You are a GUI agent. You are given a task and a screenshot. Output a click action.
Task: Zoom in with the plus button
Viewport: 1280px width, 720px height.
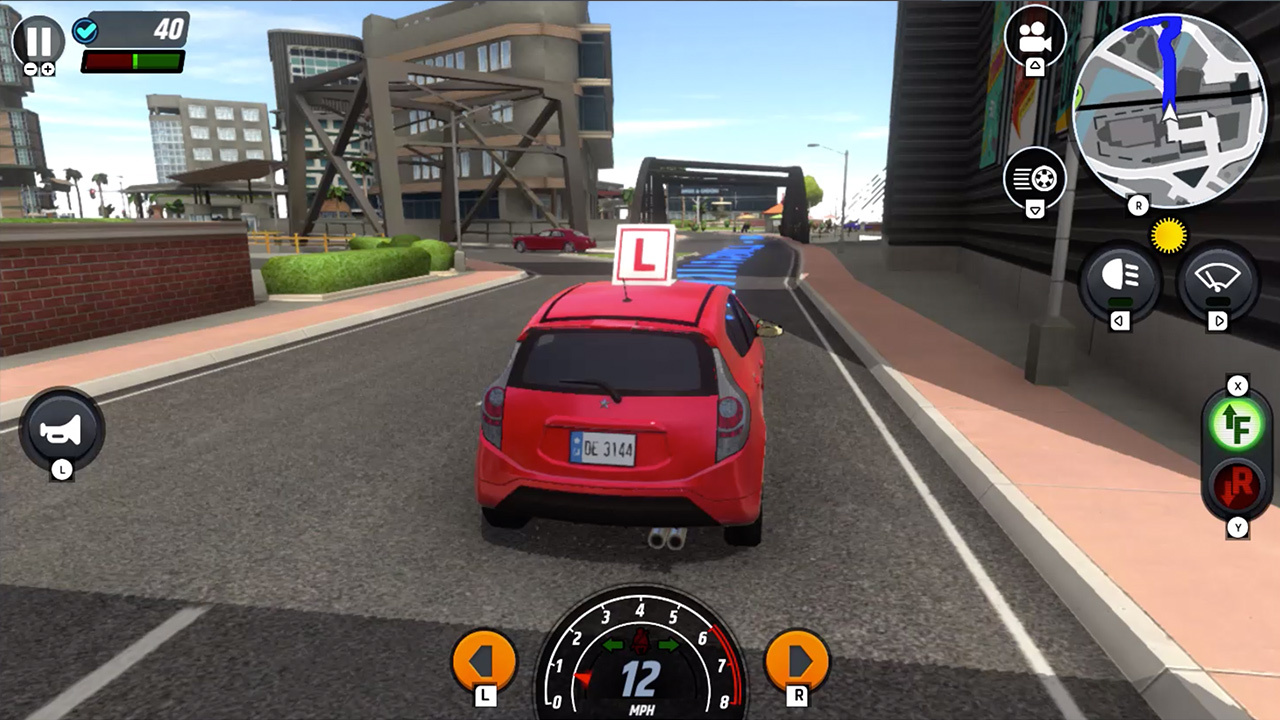[x=48, y=68]
